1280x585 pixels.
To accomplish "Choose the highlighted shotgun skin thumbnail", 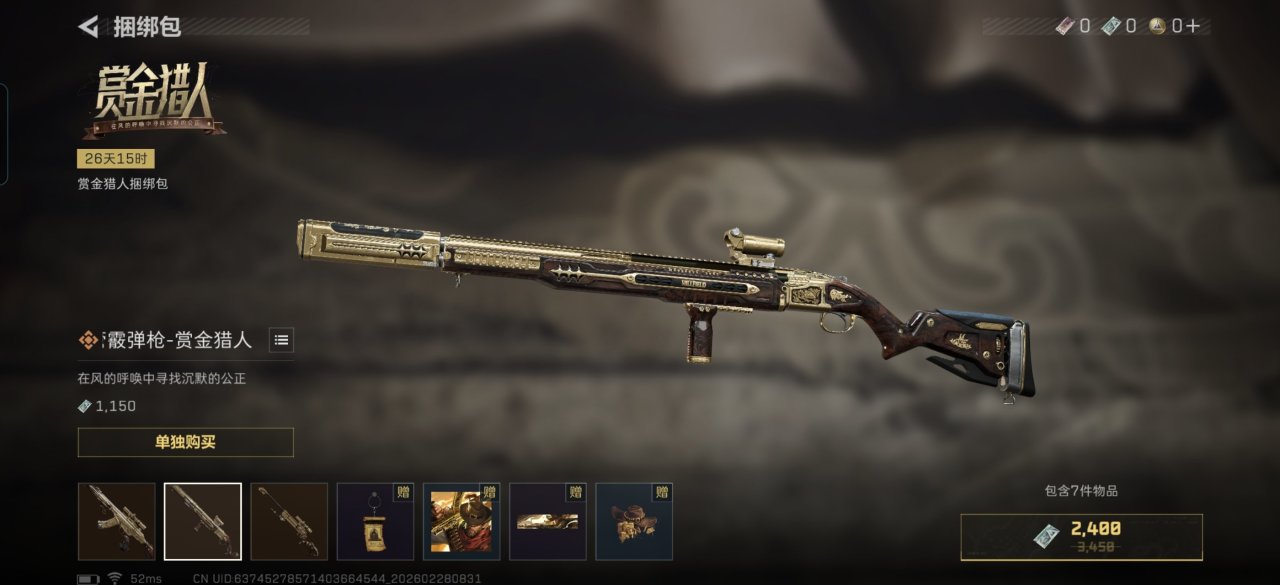I will coord(203,521).
